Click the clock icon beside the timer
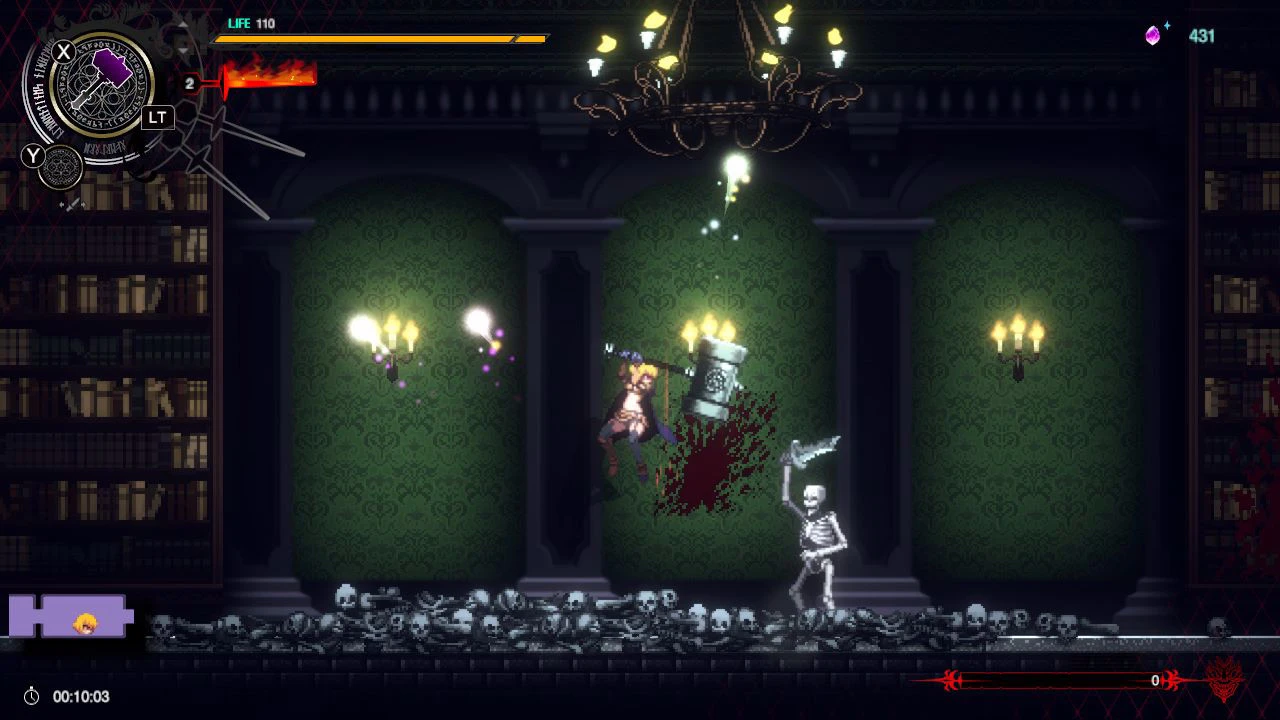Image resolution: width=1280 pixels, height=720 pixels. 29,697
